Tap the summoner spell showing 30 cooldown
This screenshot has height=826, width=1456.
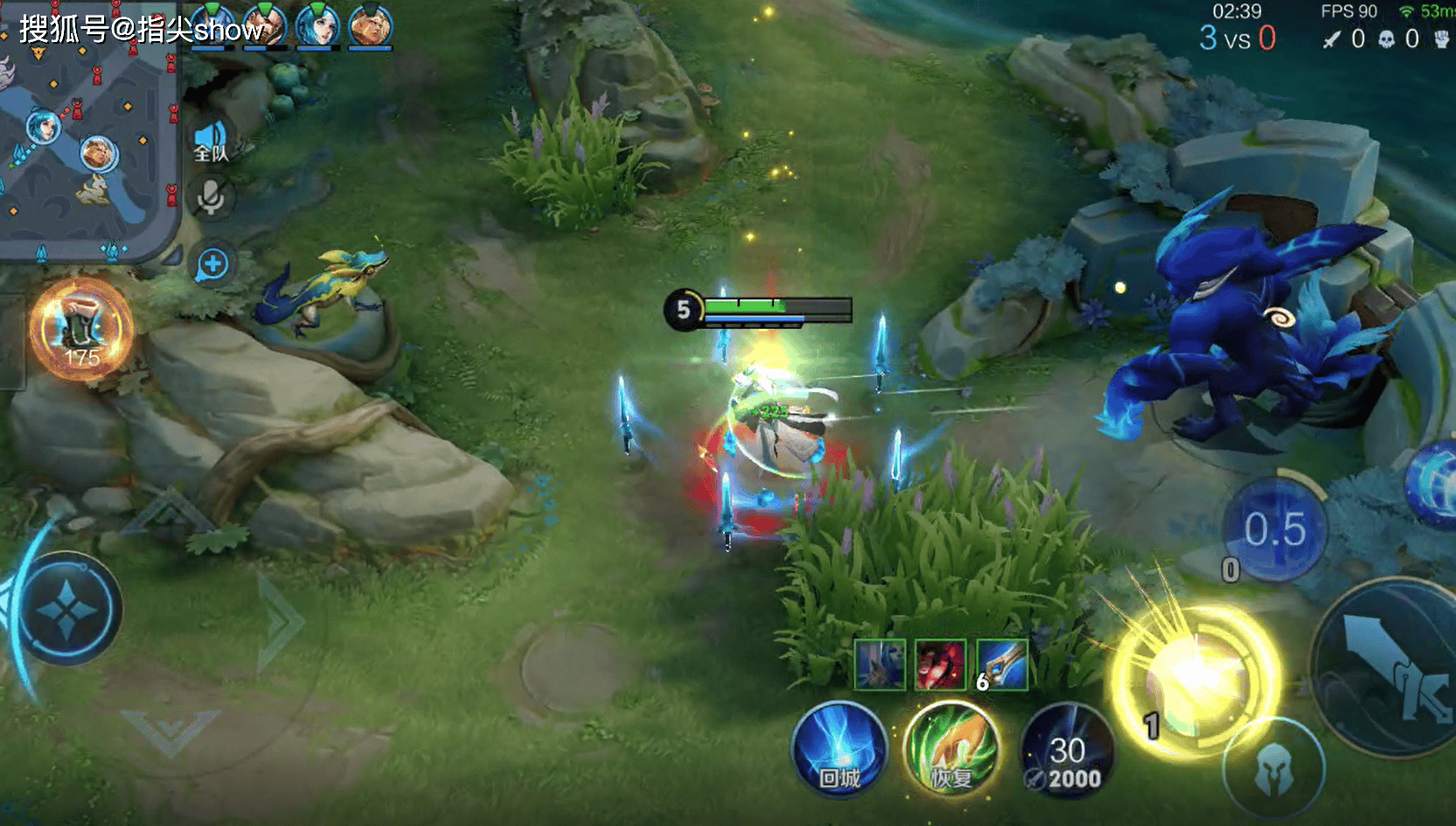[1067, 752]
